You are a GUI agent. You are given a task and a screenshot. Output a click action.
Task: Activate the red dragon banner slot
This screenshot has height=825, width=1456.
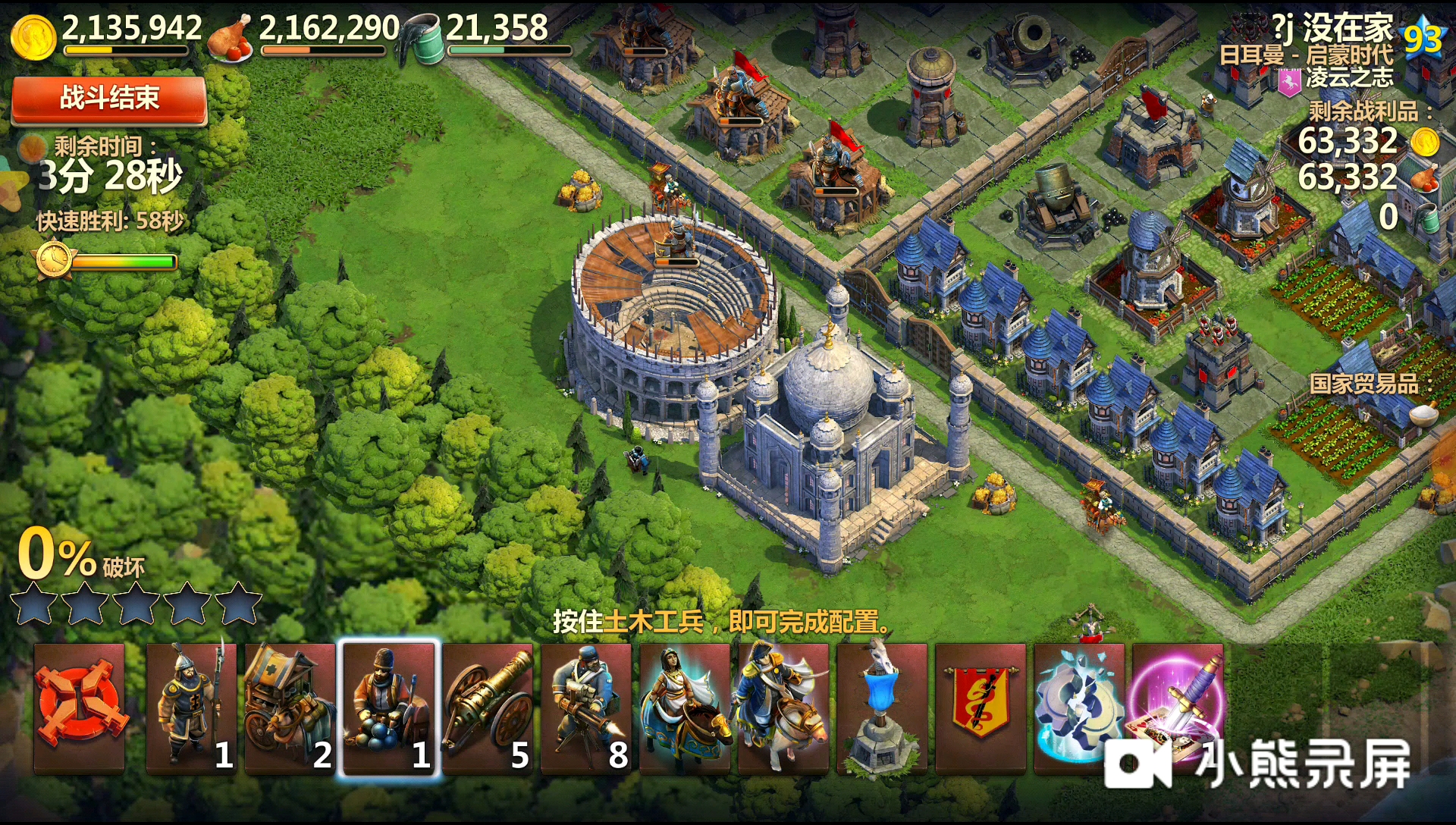(980, 707)
